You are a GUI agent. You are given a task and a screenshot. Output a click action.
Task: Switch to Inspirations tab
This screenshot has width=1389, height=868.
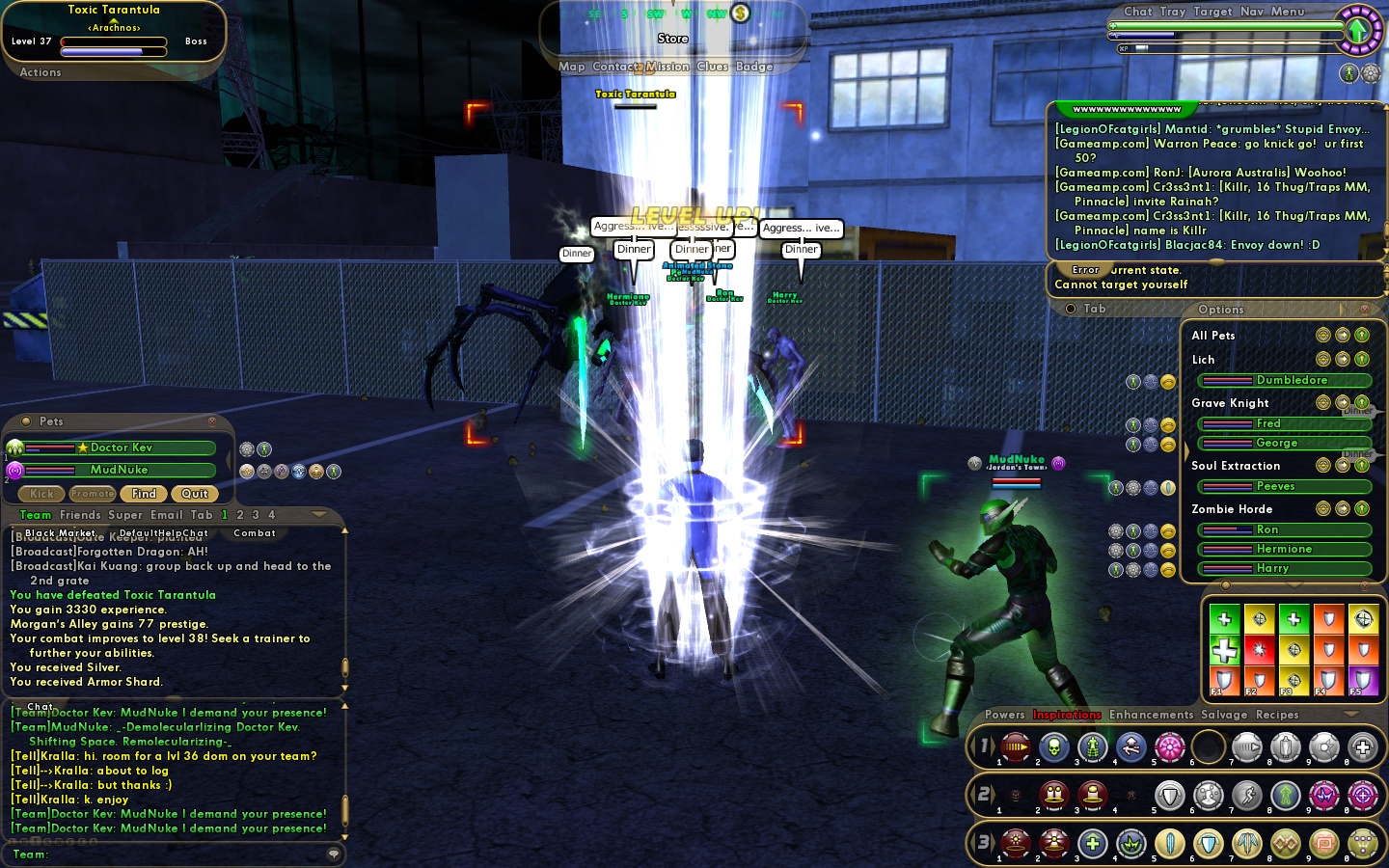point(1067,715)
